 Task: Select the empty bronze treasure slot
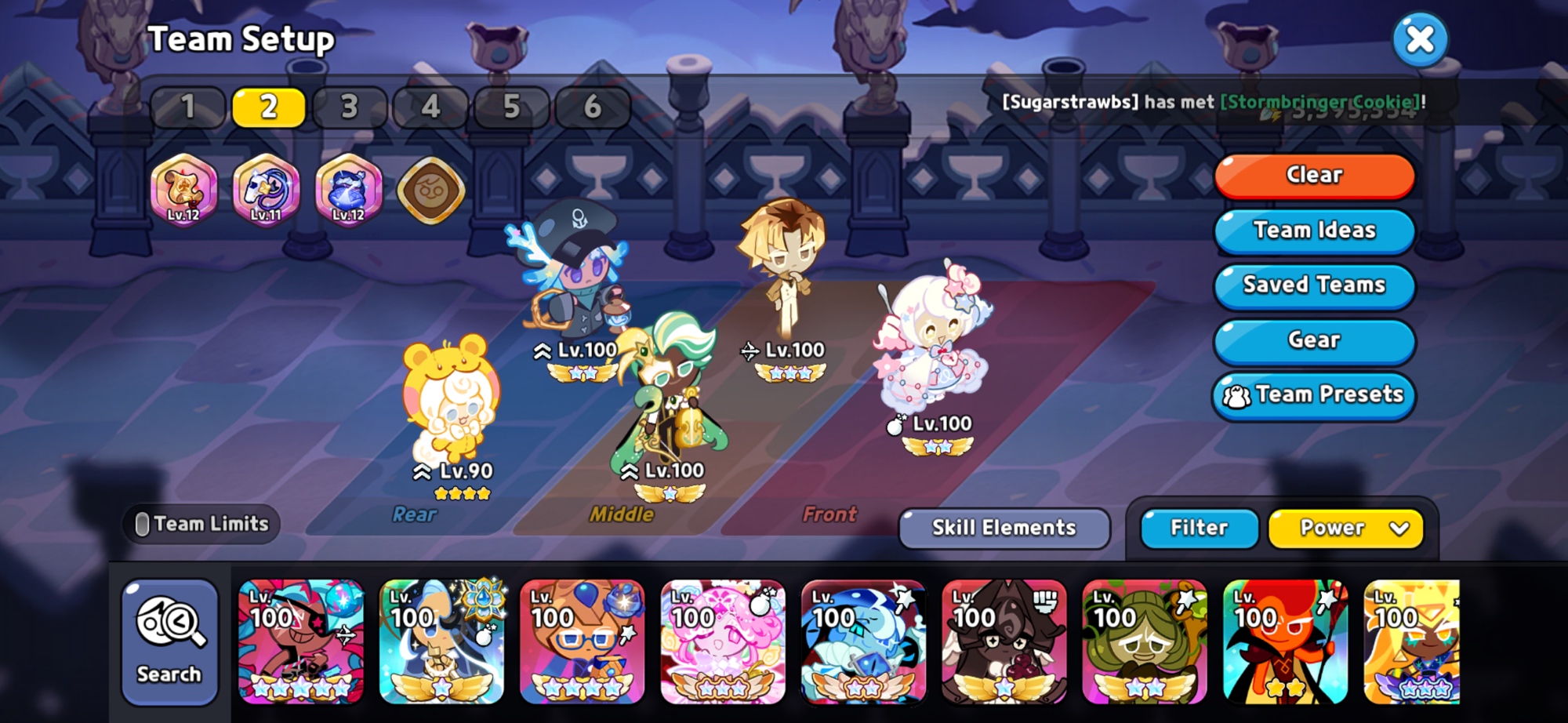point(431,190)
